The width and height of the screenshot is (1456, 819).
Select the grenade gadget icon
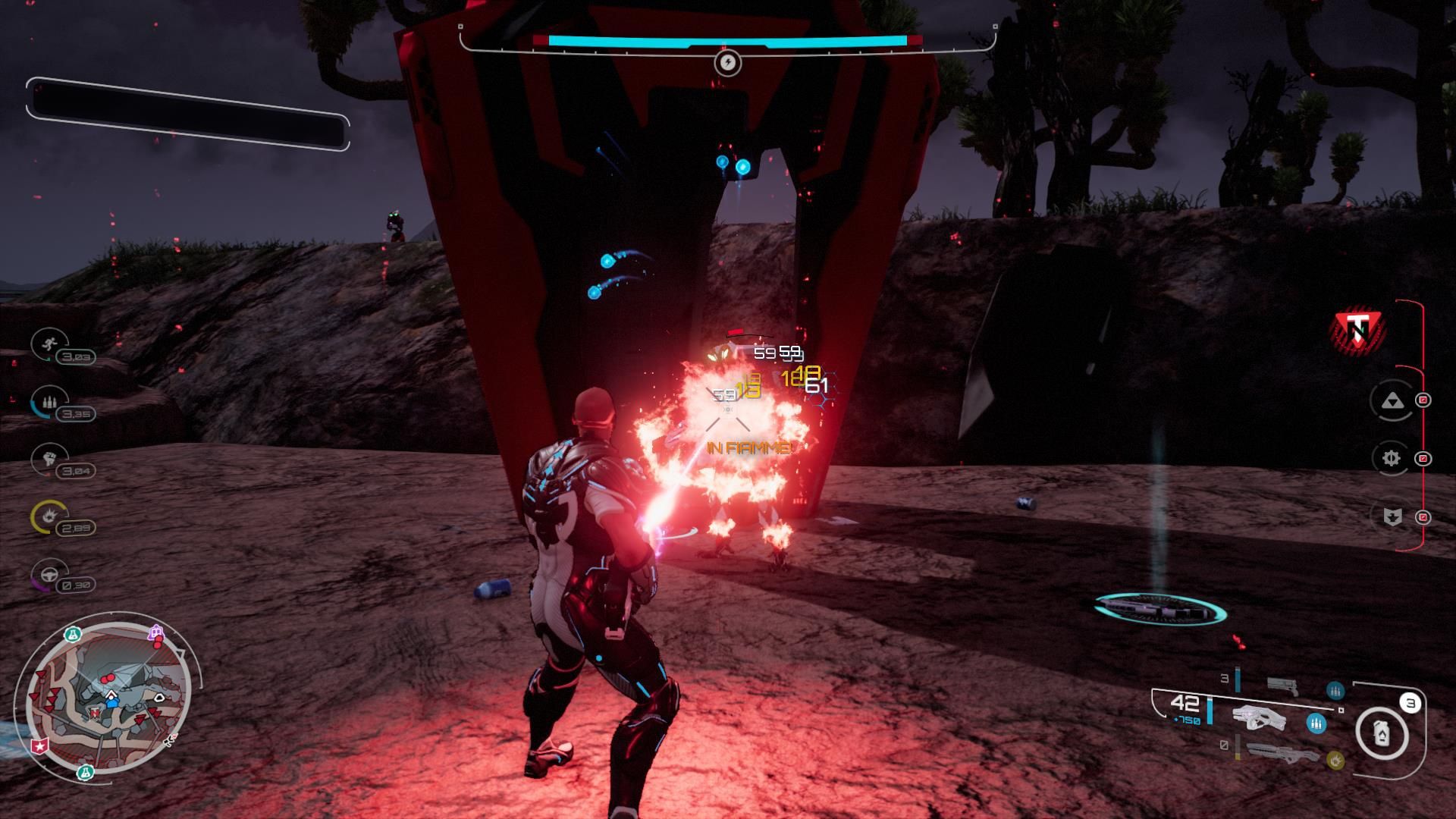pos(1382,733)
